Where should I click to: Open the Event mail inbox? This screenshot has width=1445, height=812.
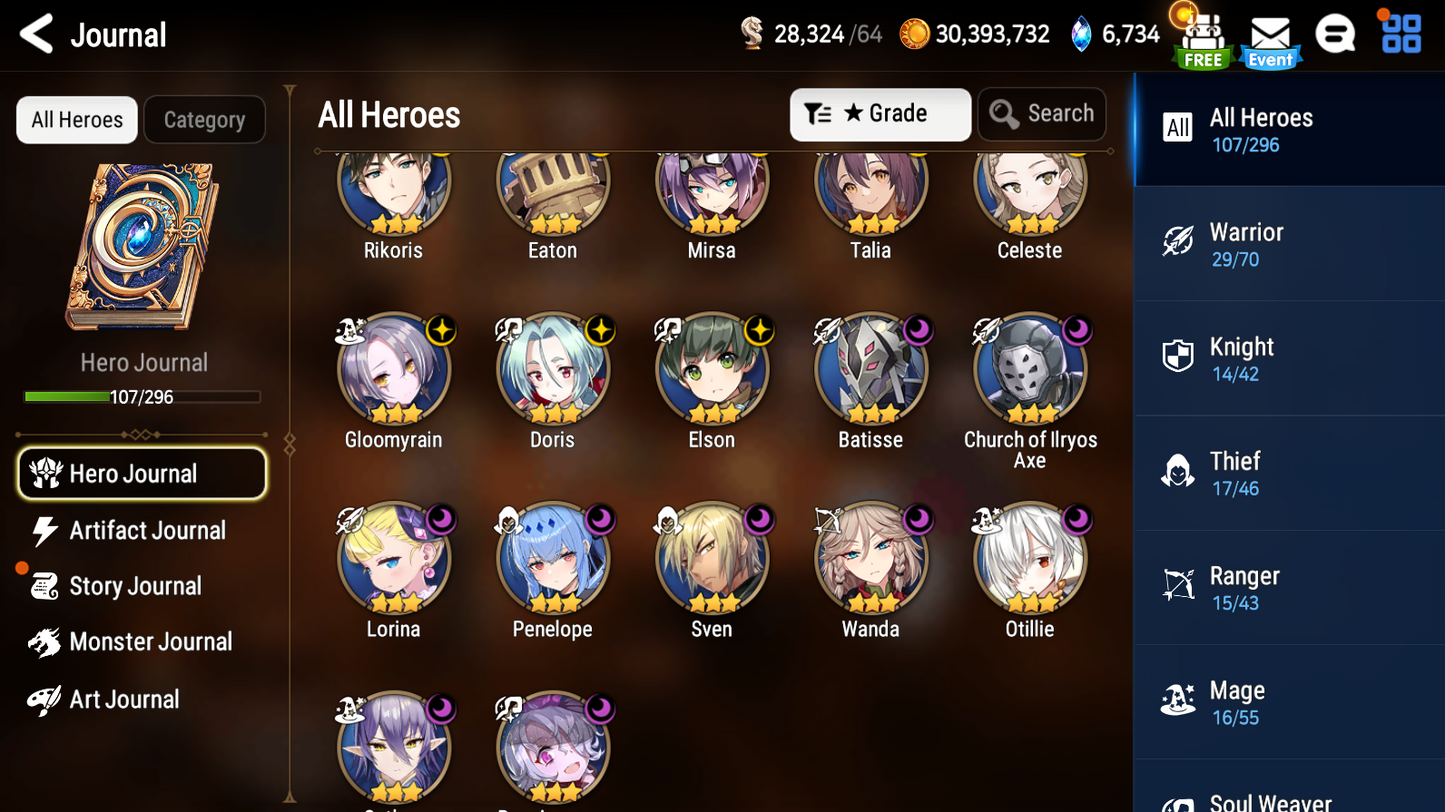click(x=1270, y=35)
